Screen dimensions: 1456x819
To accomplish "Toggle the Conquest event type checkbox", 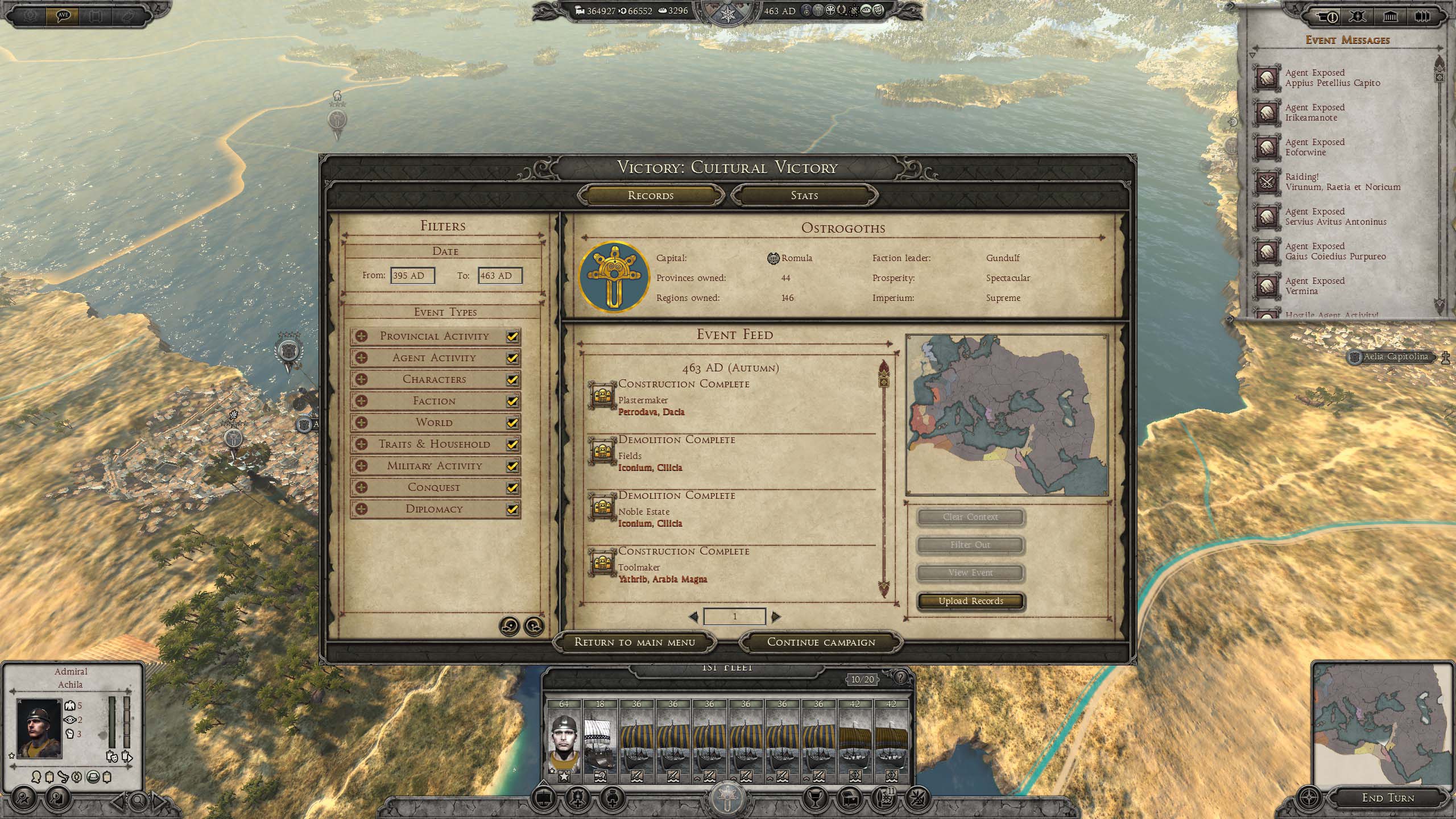I will [x=512, y=487].
